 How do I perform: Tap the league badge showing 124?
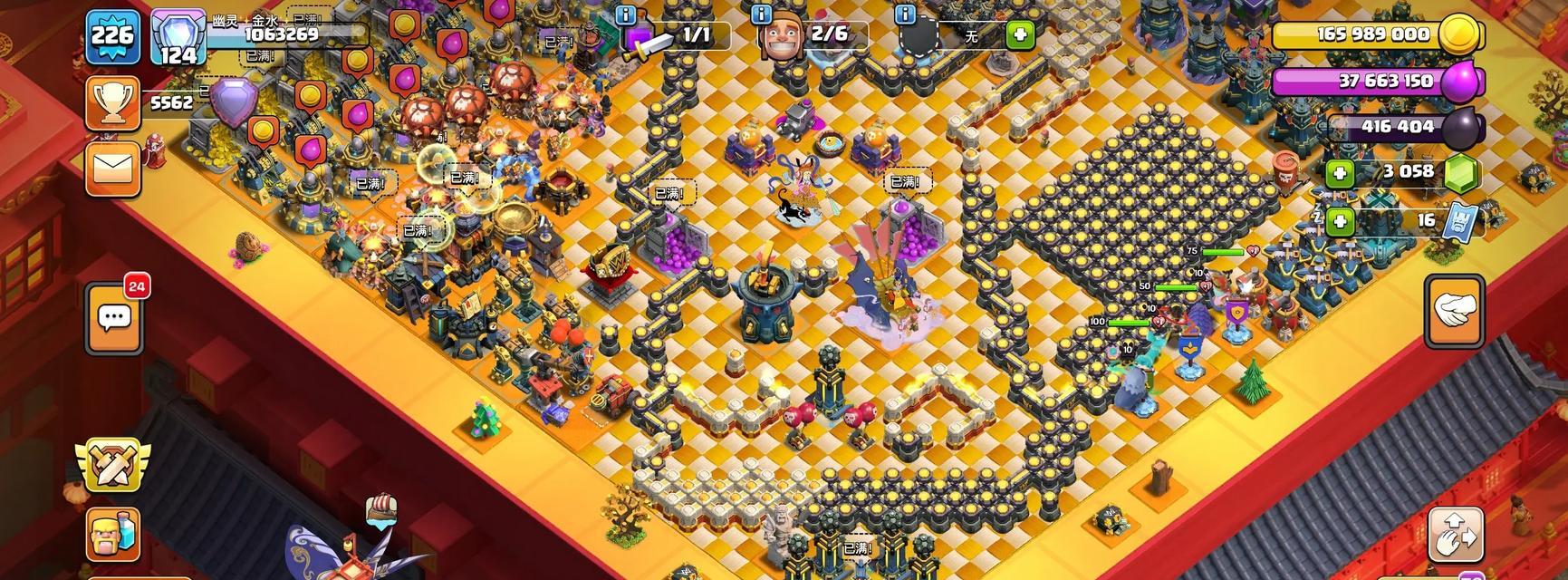178,38
